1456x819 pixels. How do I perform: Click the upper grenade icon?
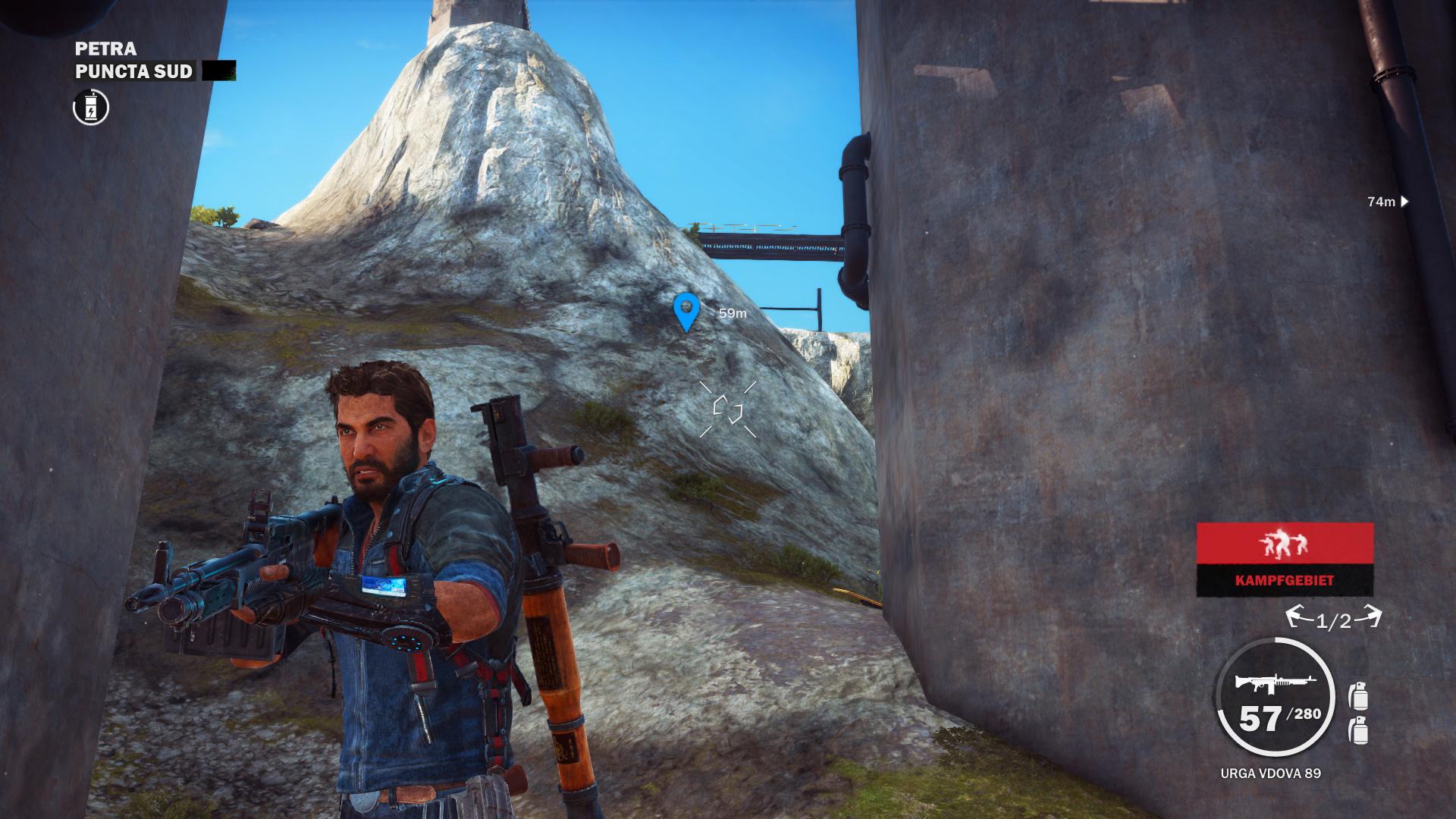click(1357, 695)
